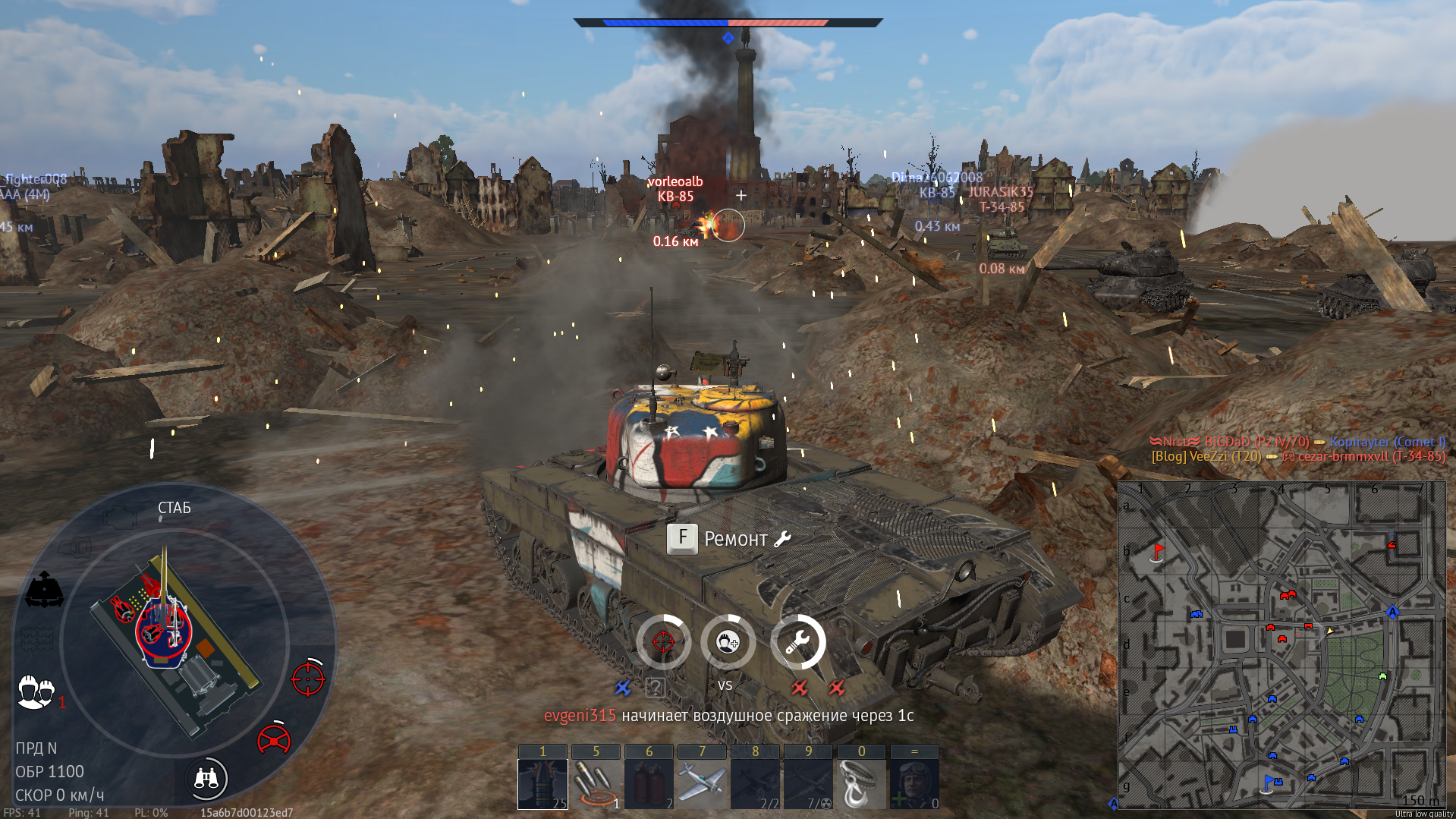Open the tactical minimap

pos(1281,644)
